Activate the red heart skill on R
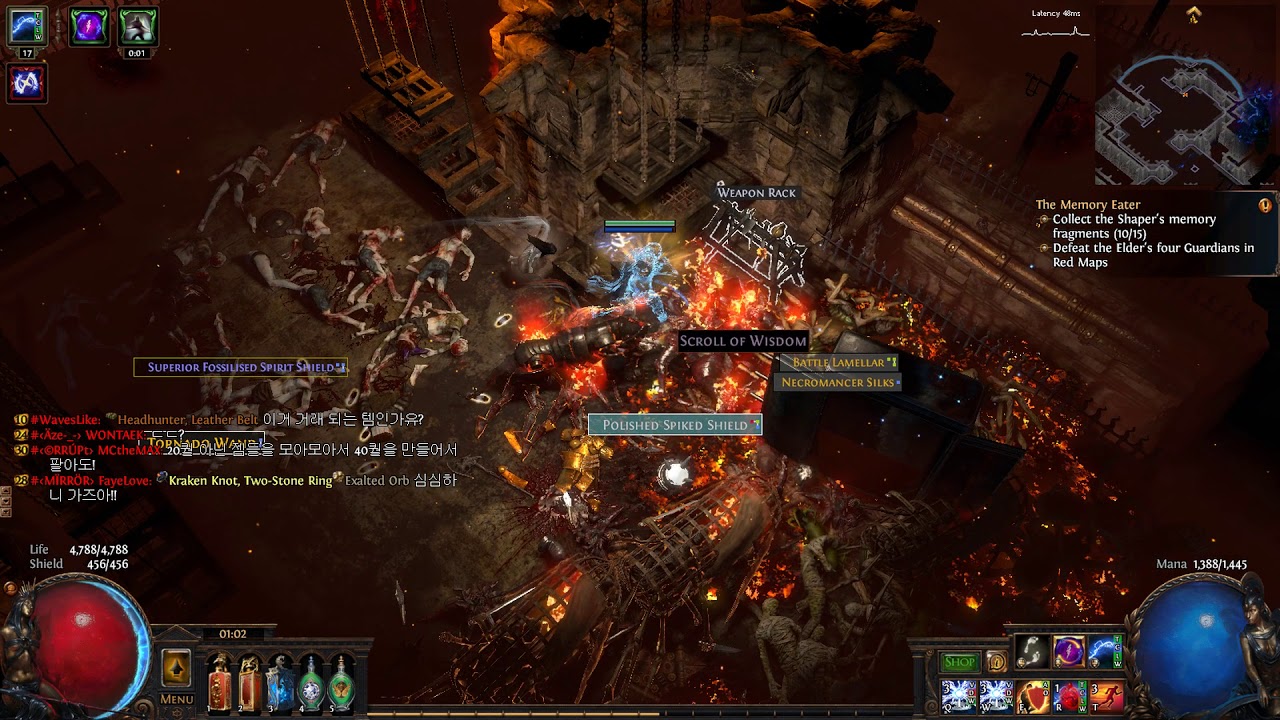The image size is (1280, 720). click(1070, 696)
